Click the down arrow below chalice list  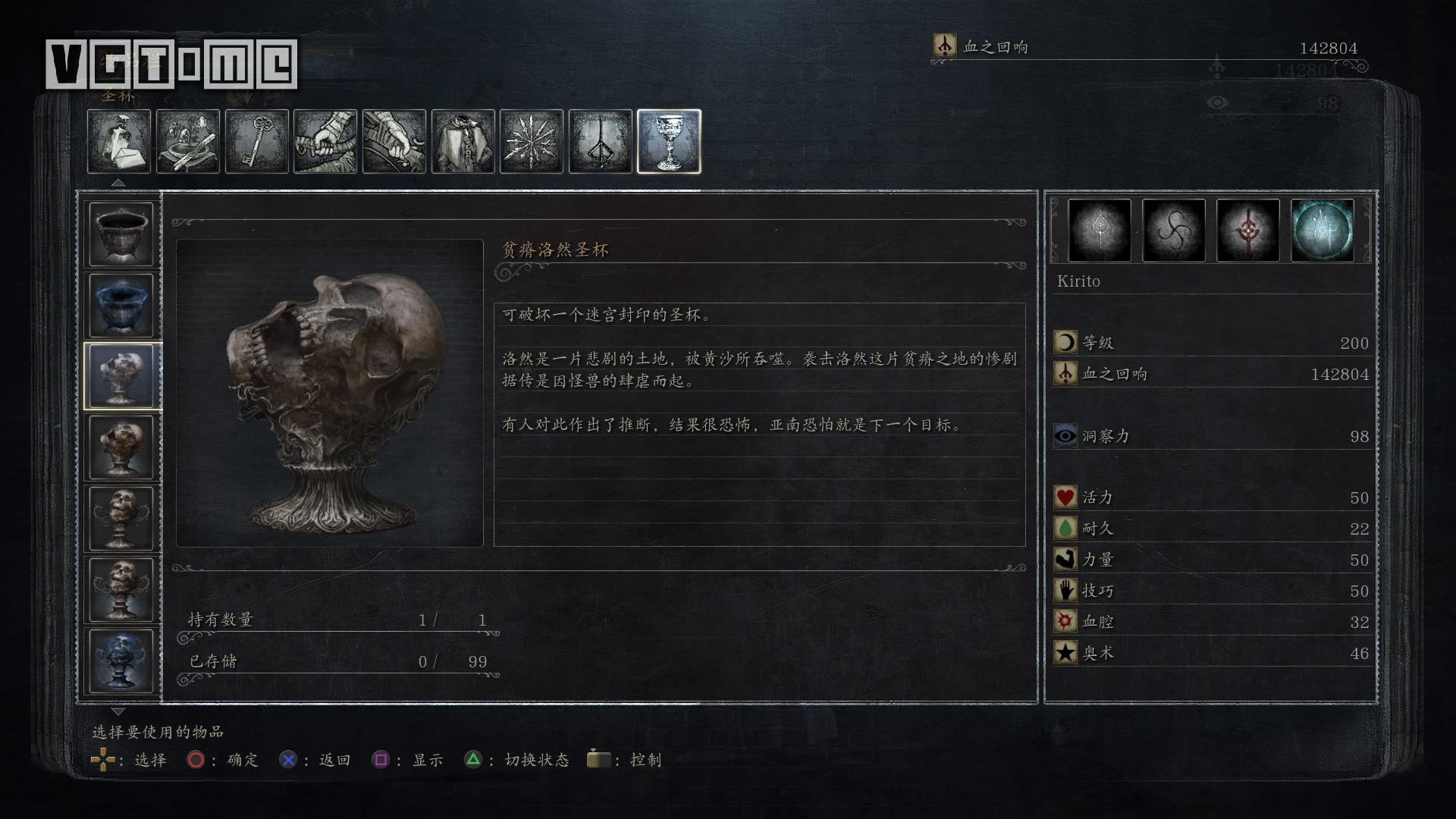[x=118, y=711]
